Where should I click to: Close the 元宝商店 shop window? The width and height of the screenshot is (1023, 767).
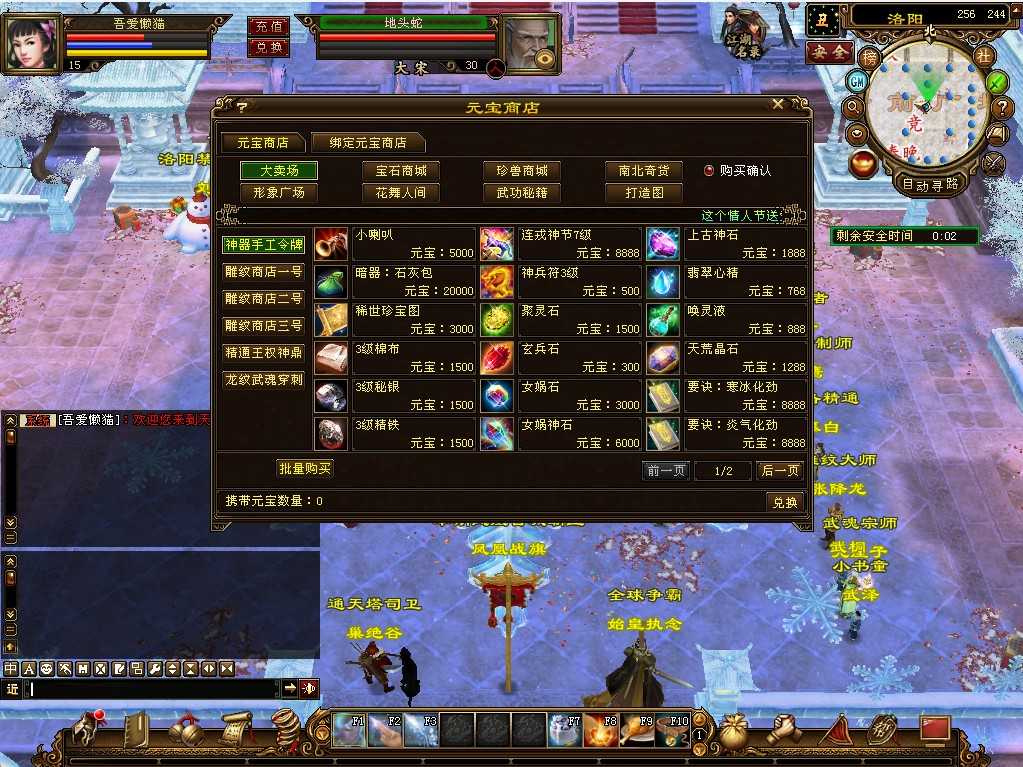click(778, 105)
